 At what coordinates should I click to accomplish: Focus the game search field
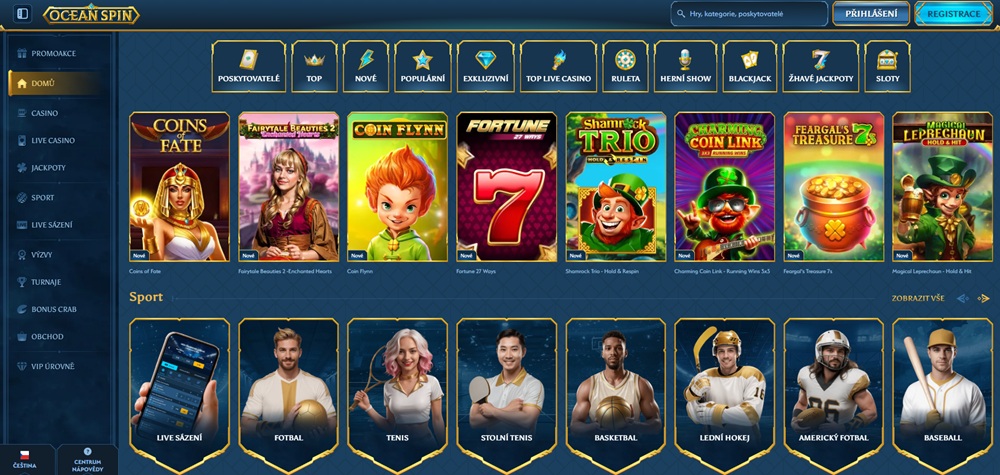[750, 14]
